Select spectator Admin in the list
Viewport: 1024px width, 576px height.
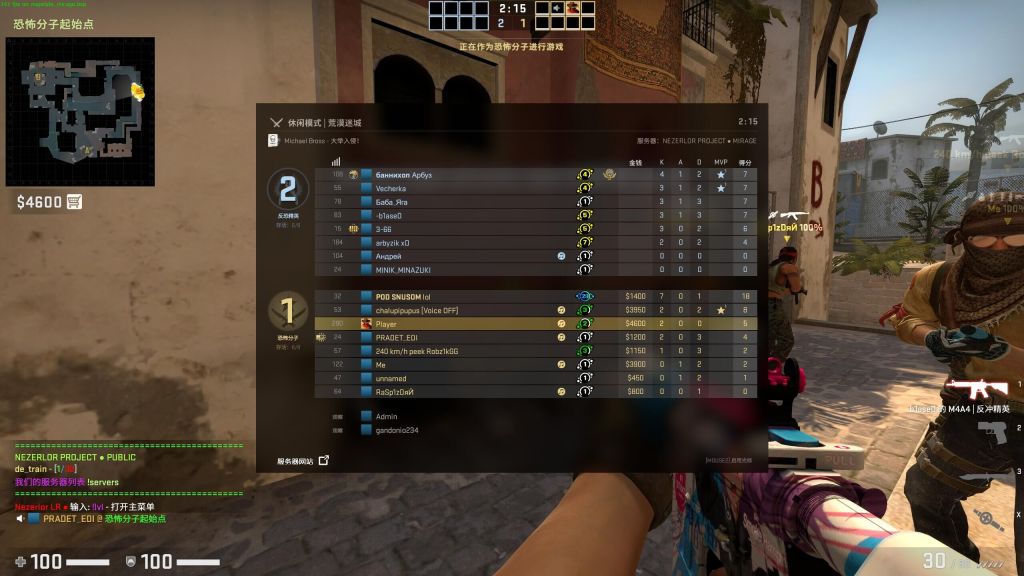386,416
